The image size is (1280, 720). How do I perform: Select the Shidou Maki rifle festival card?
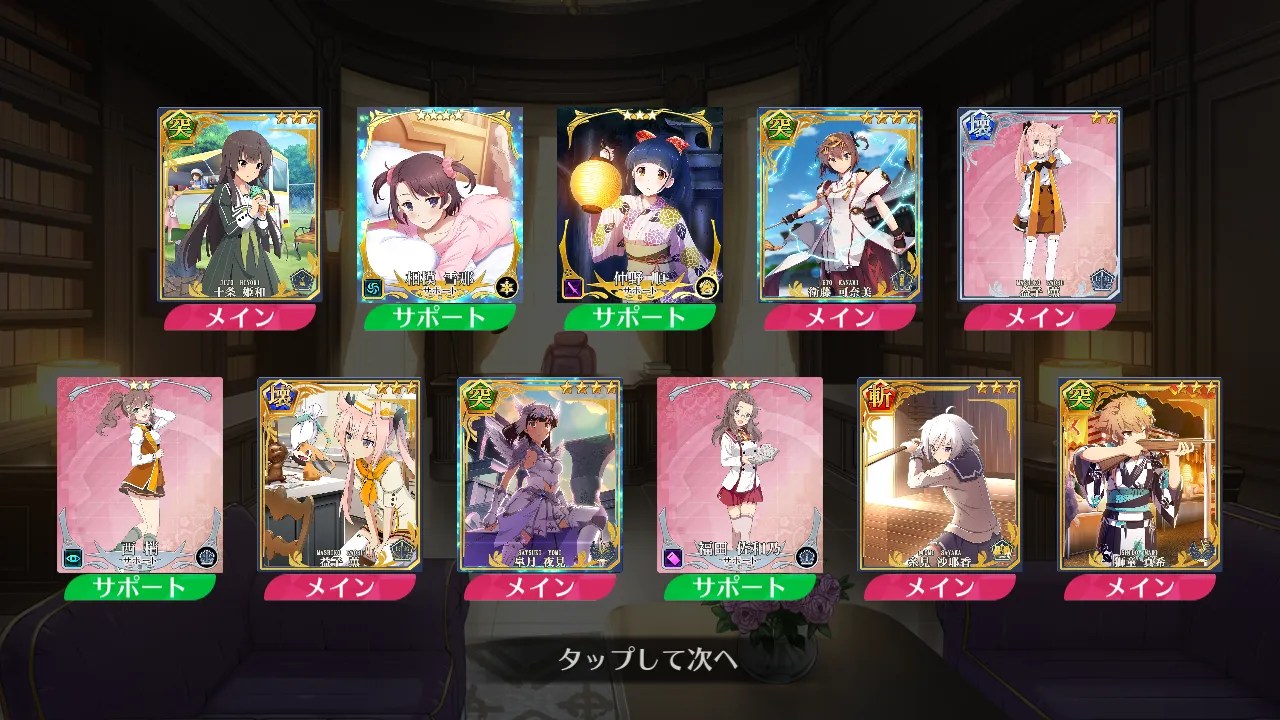coord(1140,474)
